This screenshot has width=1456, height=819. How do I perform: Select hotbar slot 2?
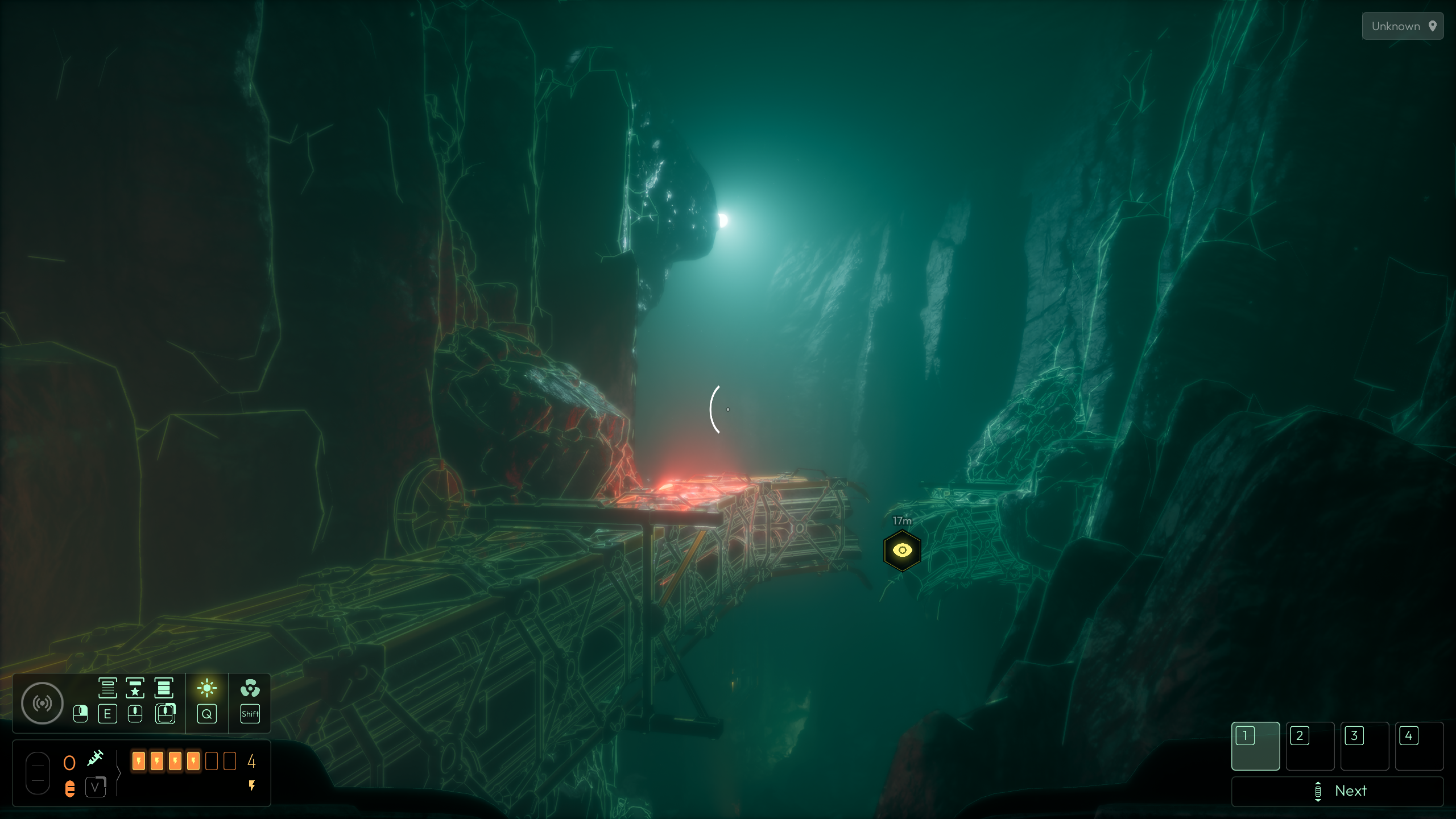coord(1310,746)
